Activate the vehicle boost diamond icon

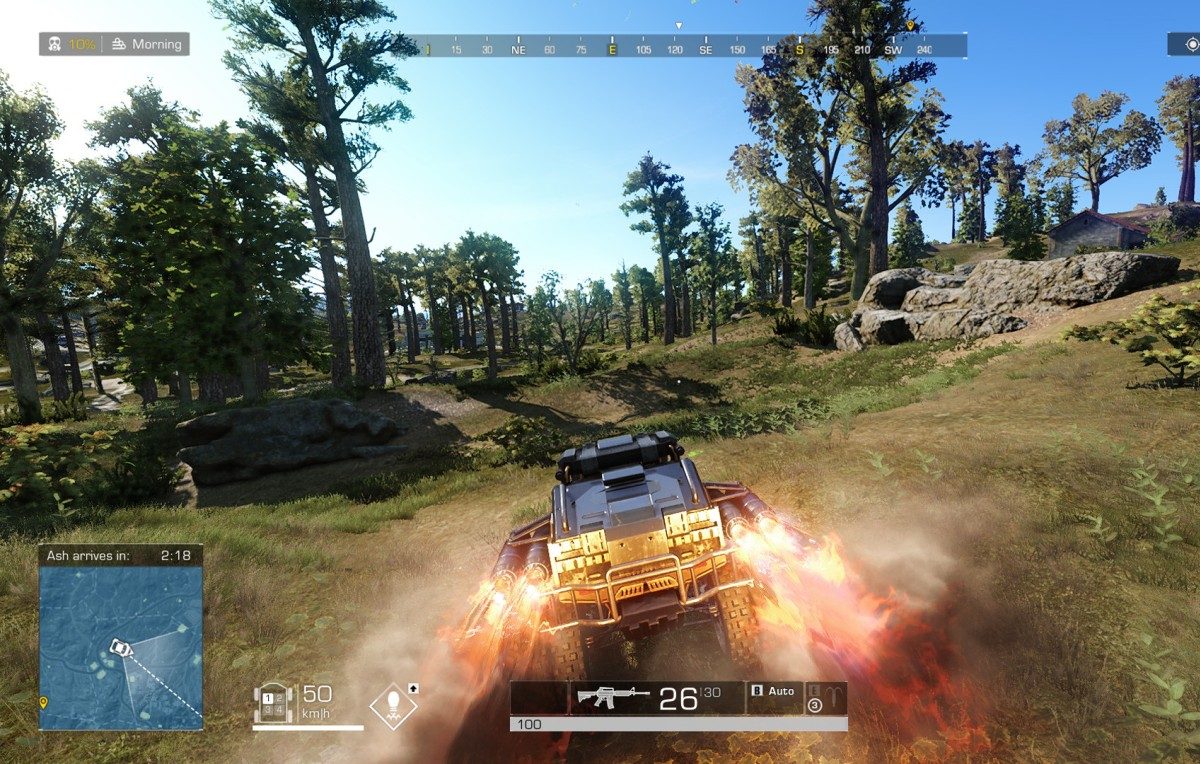pos(393,705)
